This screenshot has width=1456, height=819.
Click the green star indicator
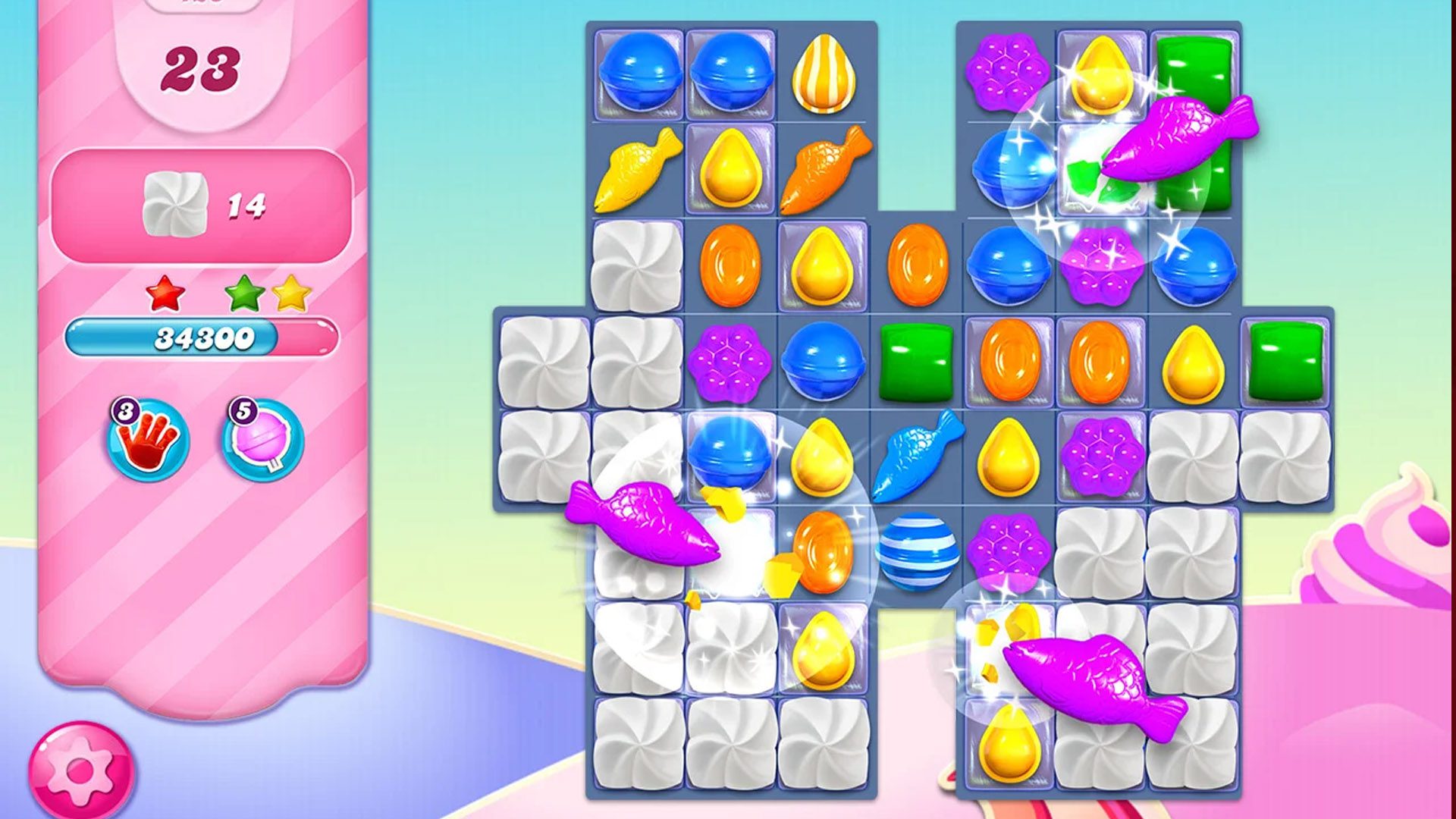pos(240,290)
